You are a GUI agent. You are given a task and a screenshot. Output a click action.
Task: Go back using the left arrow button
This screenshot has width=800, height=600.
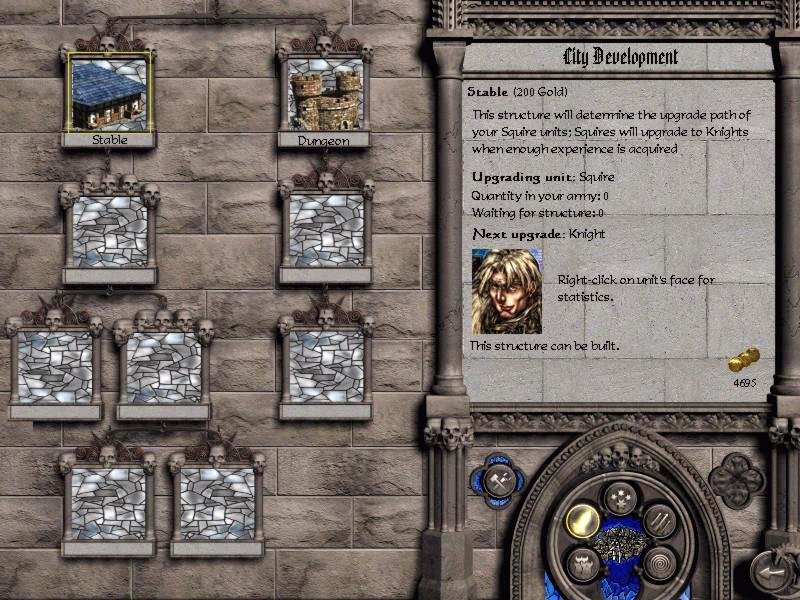(x=772, y=572)
